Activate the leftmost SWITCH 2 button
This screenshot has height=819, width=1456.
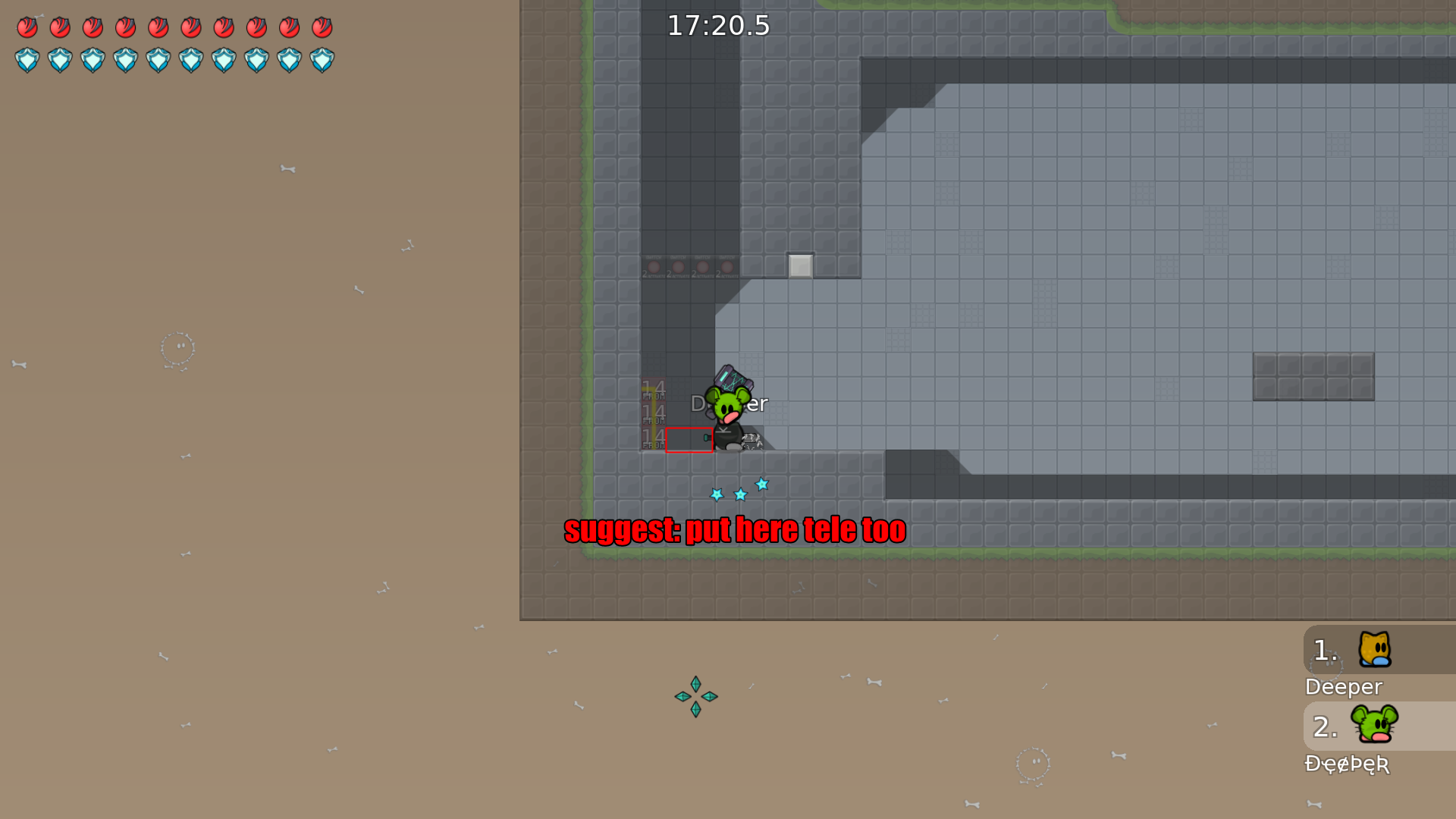pyautogui.click(x=654, y=267)
